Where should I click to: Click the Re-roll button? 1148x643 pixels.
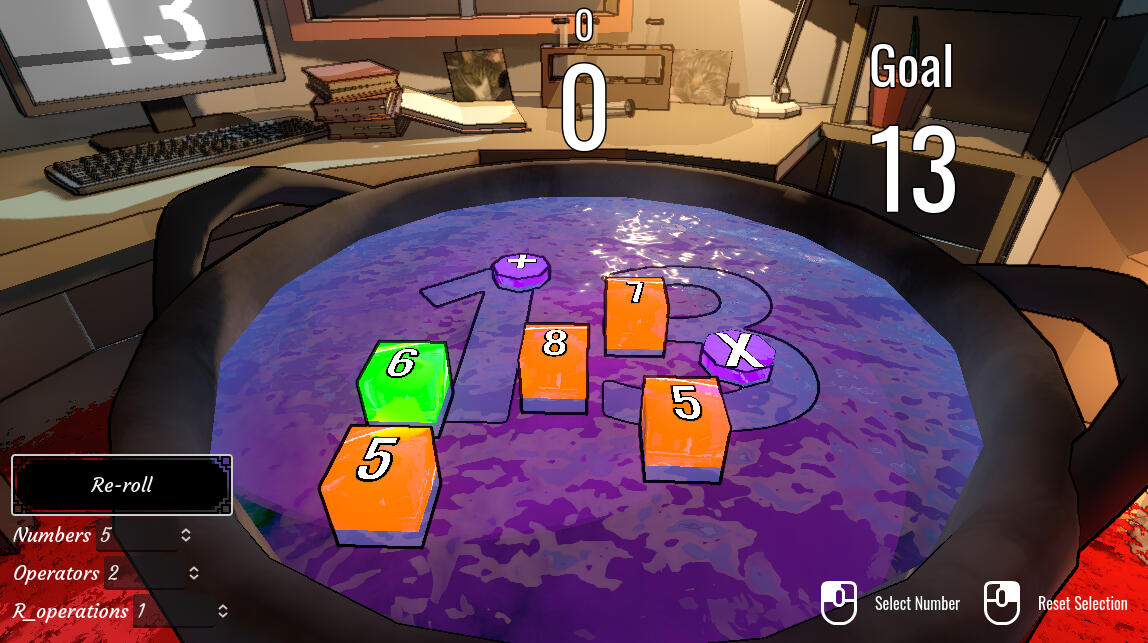tap(122, 485)
